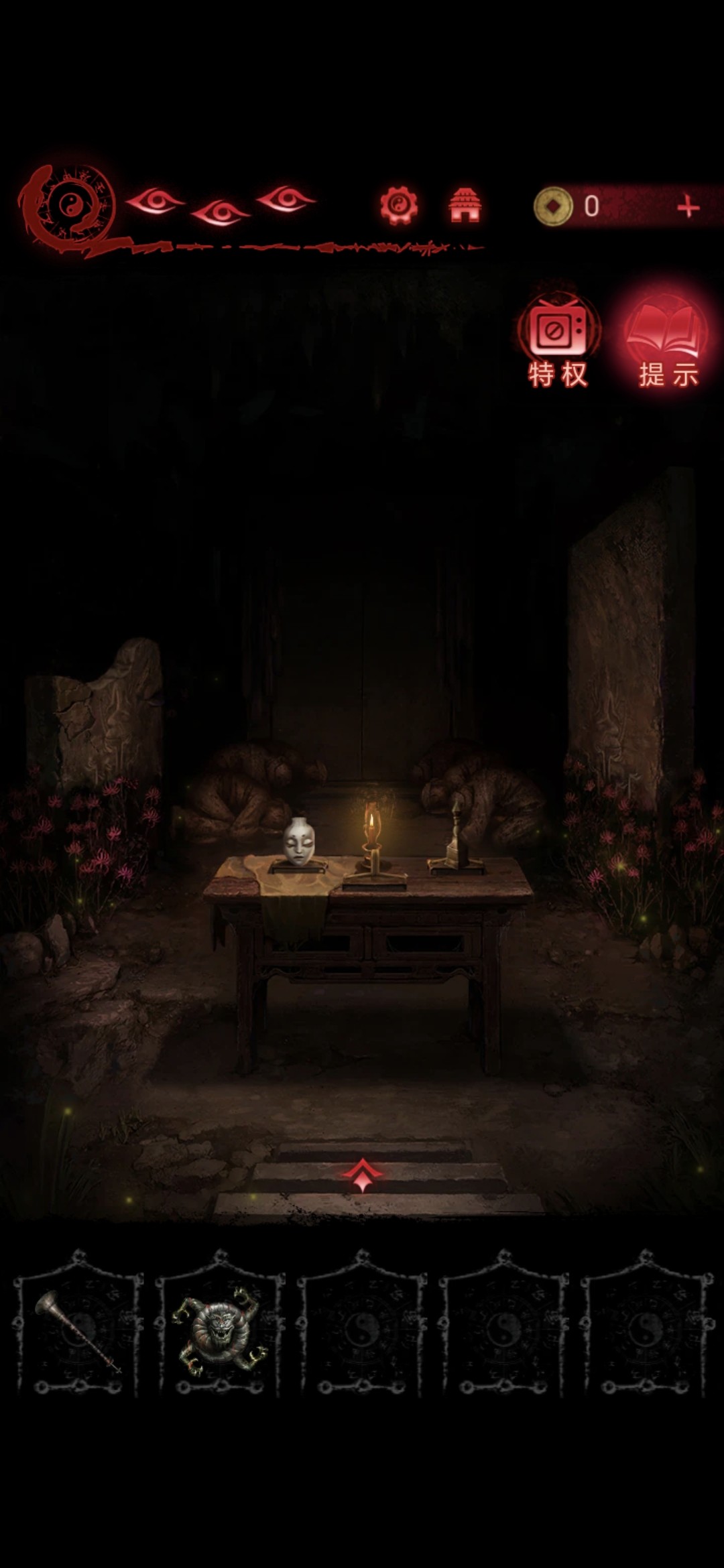Open settings via the yin-yang gear icon
This screenshot has height=1568, width=724.
(x=399, y=205)
